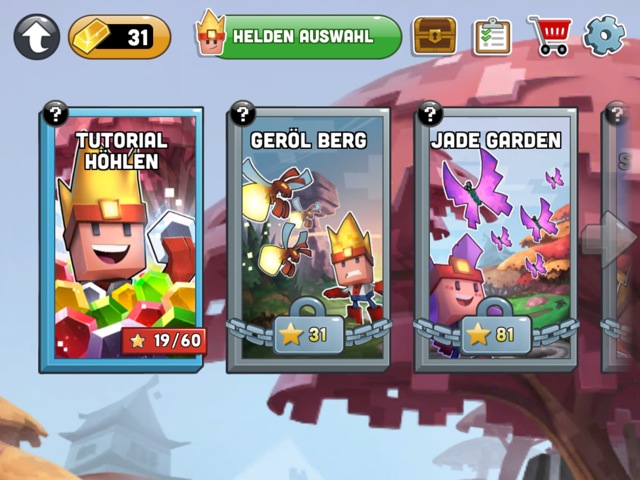Show the checklist clipboard tasks
640x480 pixels.
[491, 36]
